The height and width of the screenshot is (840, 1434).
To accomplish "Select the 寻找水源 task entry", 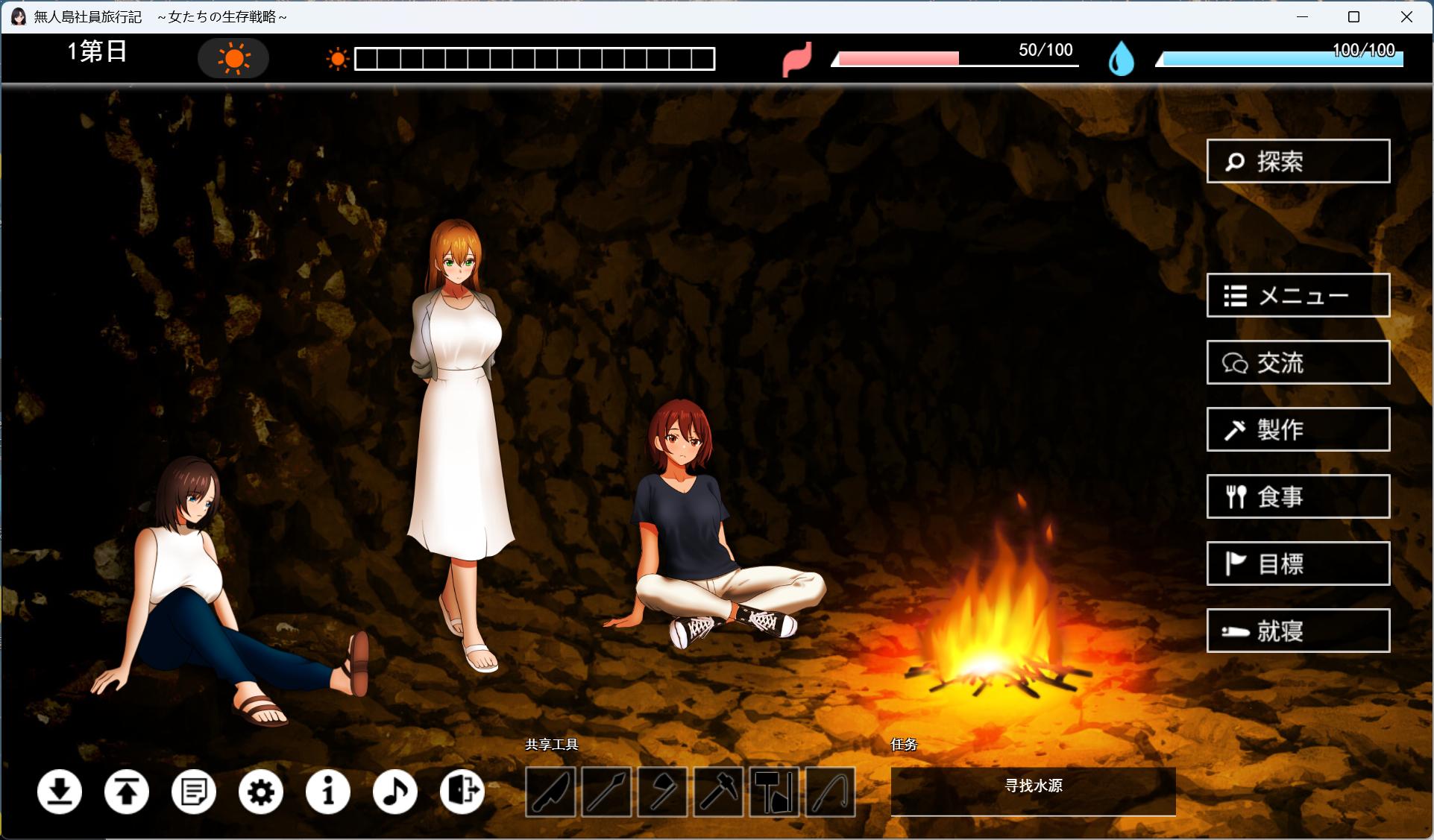I will click(x=1032, y=792).
